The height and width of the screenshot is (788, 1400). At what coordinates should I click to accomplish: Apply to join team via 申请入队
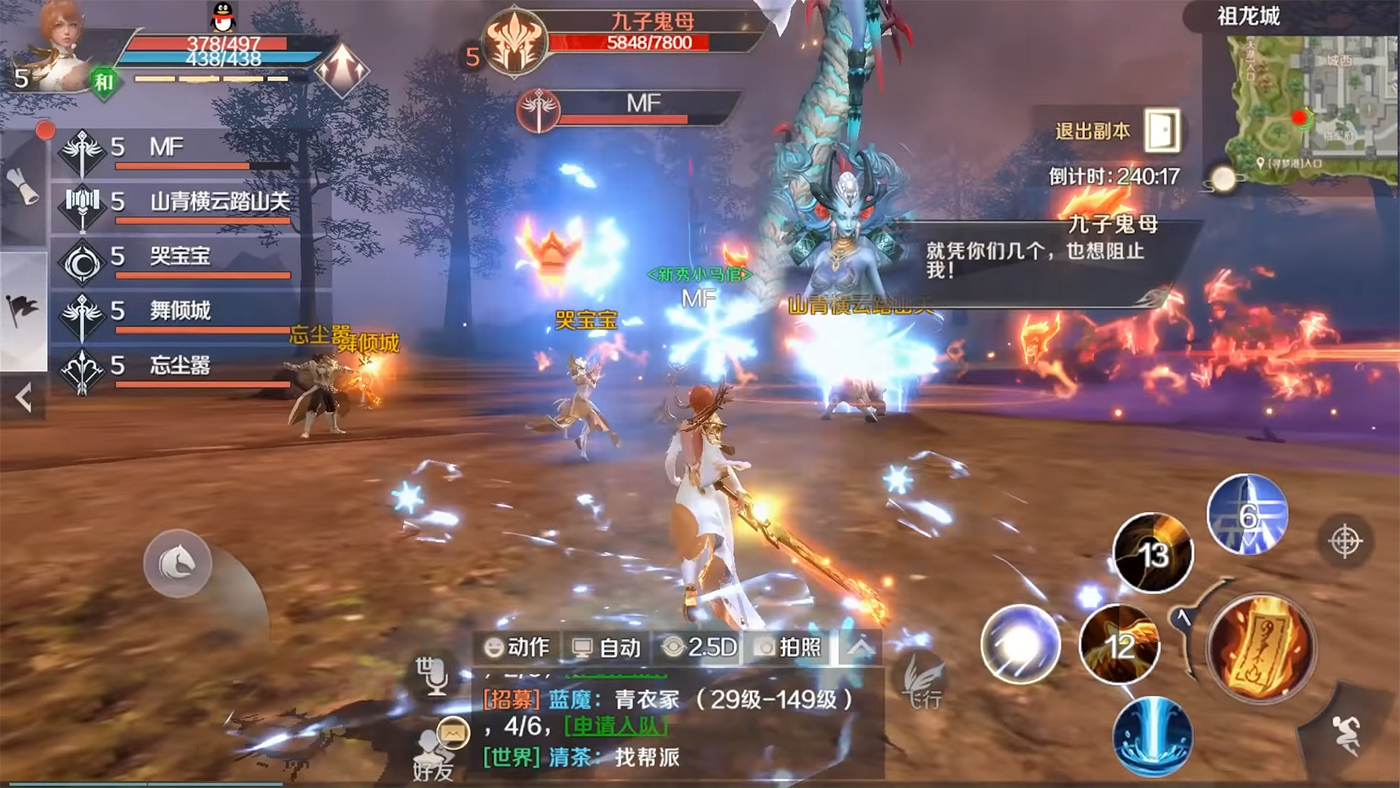coord(616,727)
